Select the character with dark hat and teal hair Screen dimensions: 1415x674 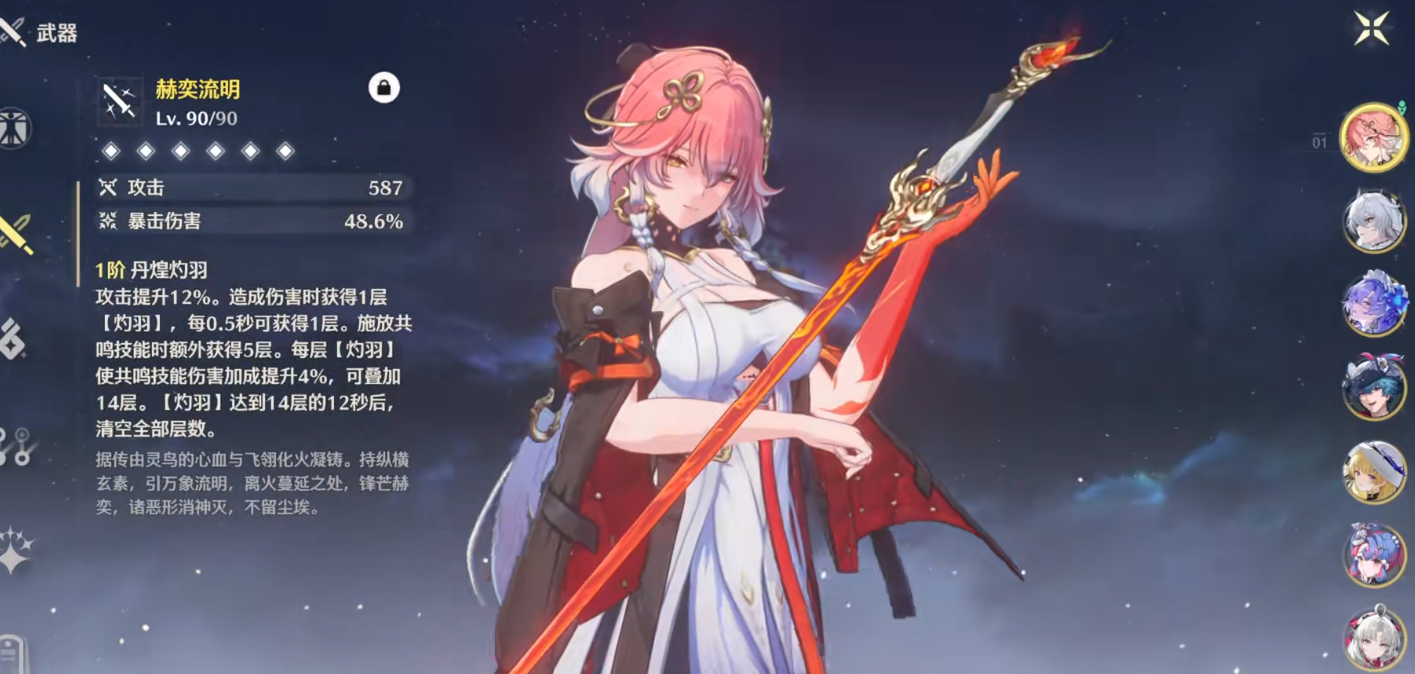[1374, 388]
